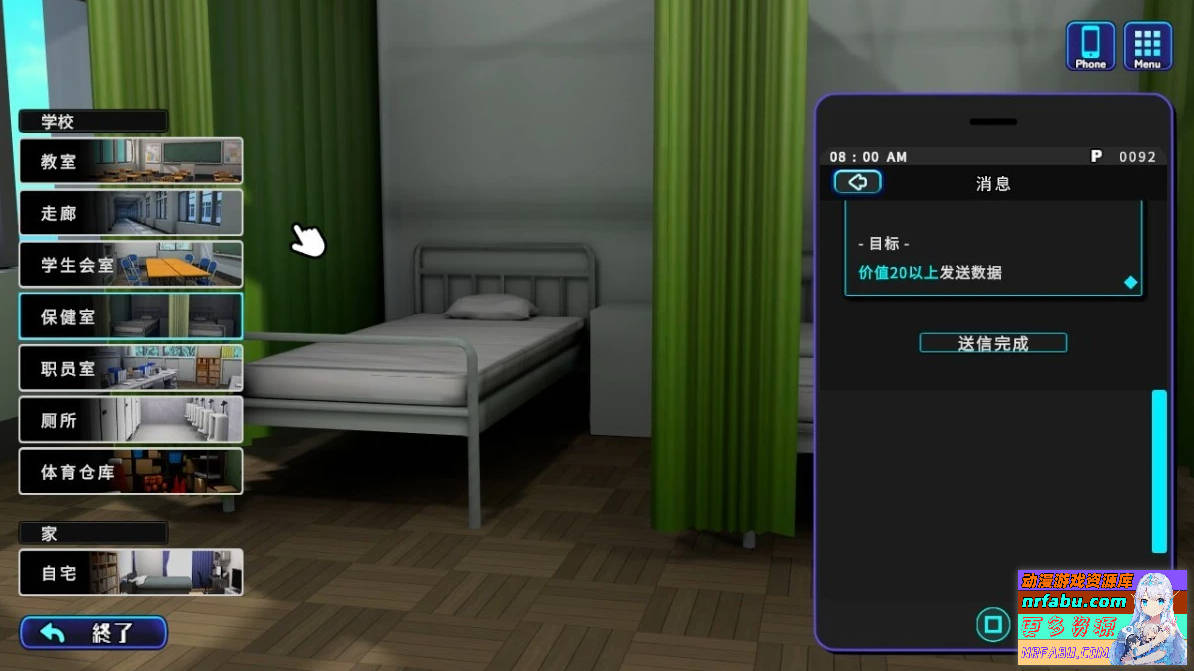Click the 終了 end button
This screenshot has width=1194, height=671.
(94, 633)
